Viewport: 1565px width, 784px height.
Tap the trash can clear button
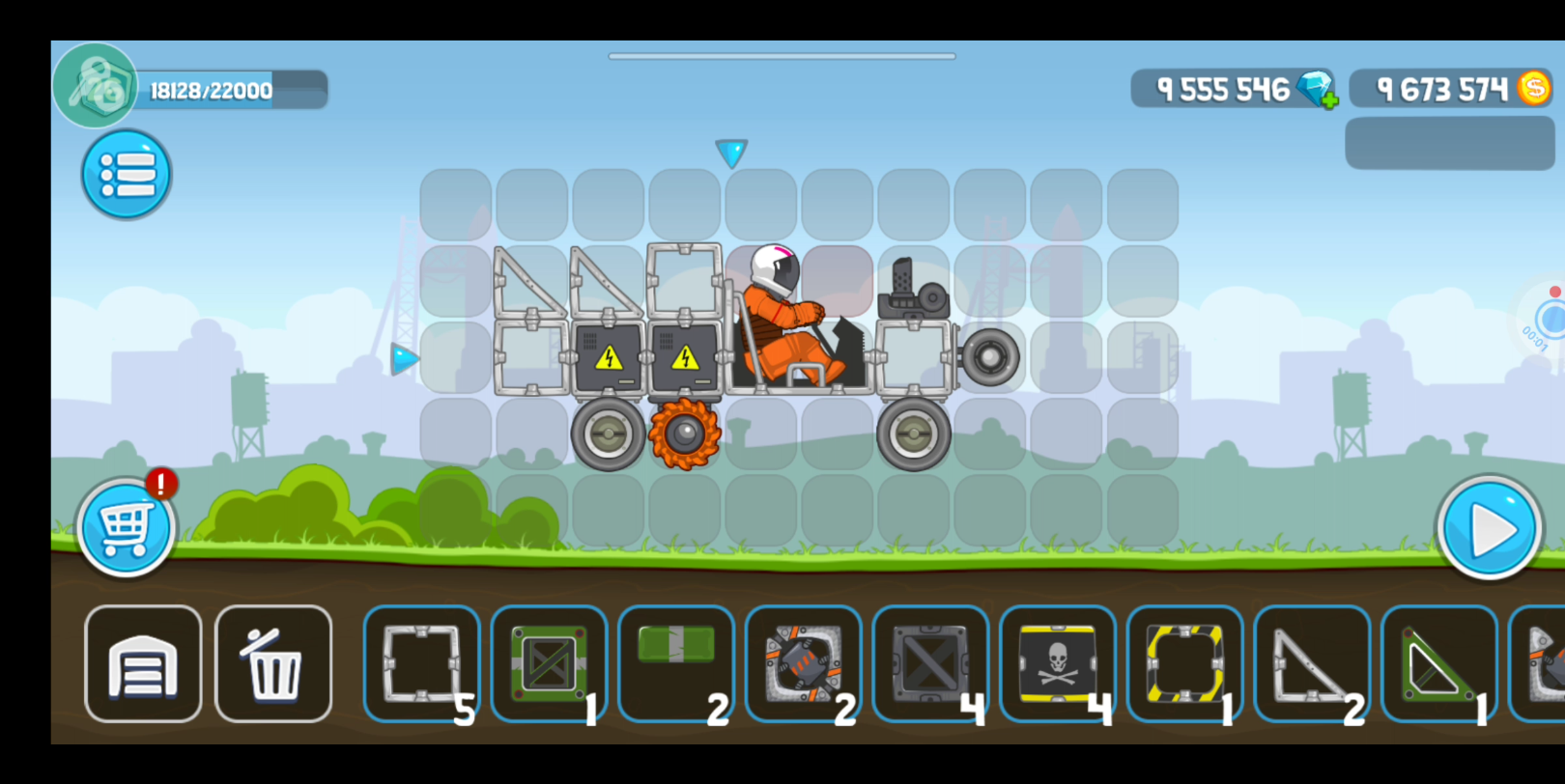coord(273,664)
